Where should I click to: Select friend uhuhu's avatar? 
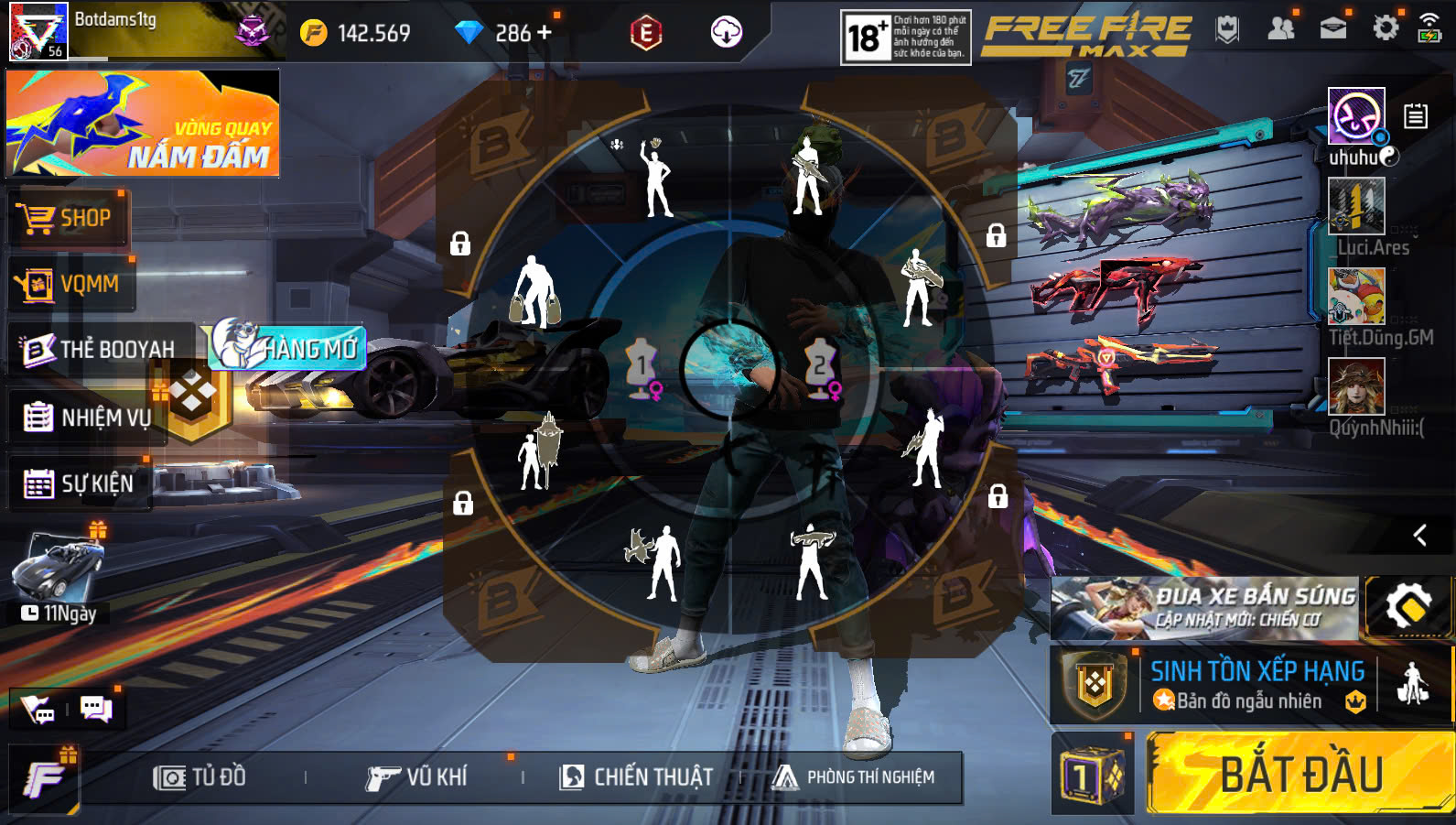click(x=1356, y=116)
